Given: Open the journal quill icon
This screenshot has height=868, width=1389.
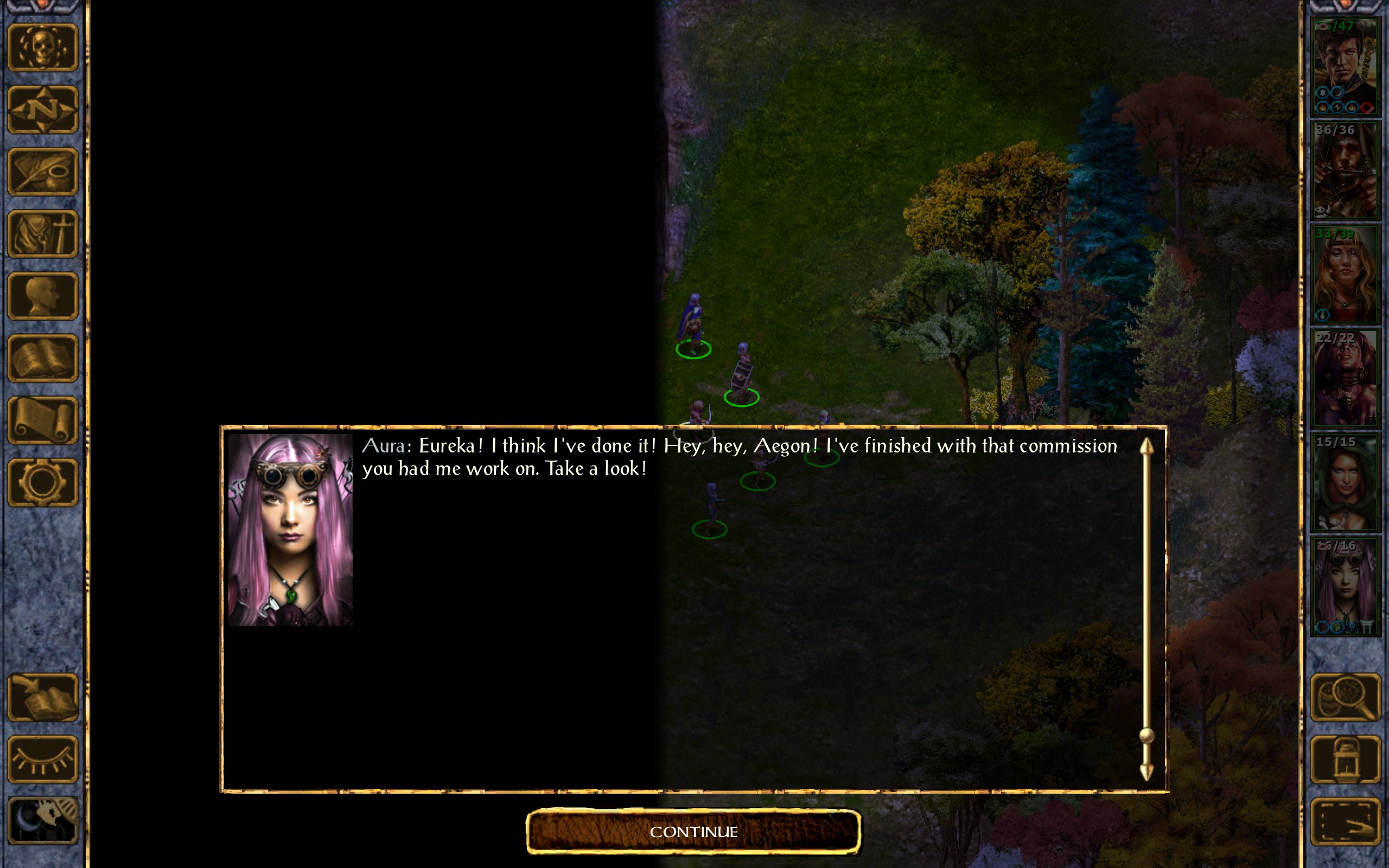Looking at the screenshot, I should 42,171.
